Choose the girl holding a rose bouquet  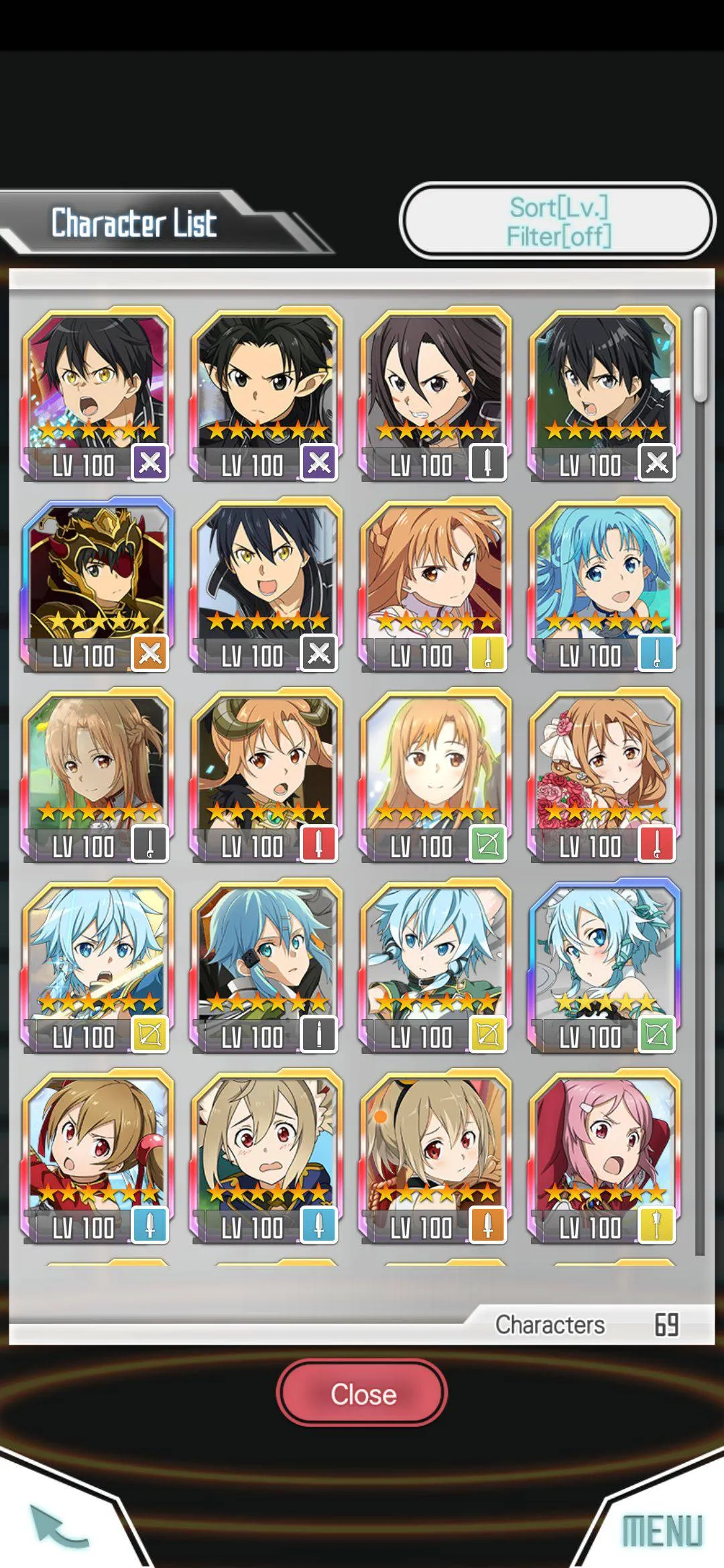pos(605,774)
